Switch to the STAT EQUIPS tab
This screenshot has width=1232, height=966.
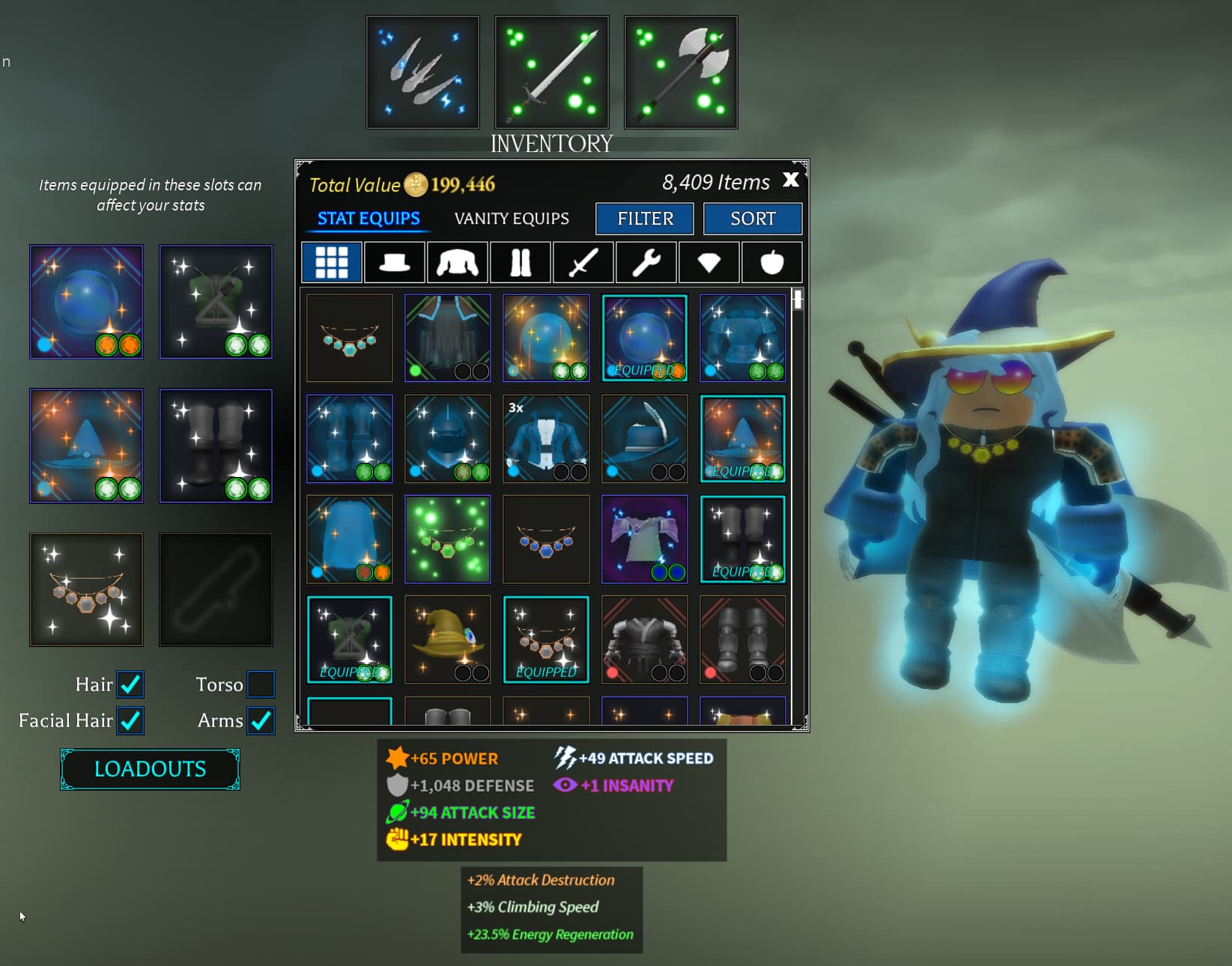pyautogui.click(x=368, y=219)
